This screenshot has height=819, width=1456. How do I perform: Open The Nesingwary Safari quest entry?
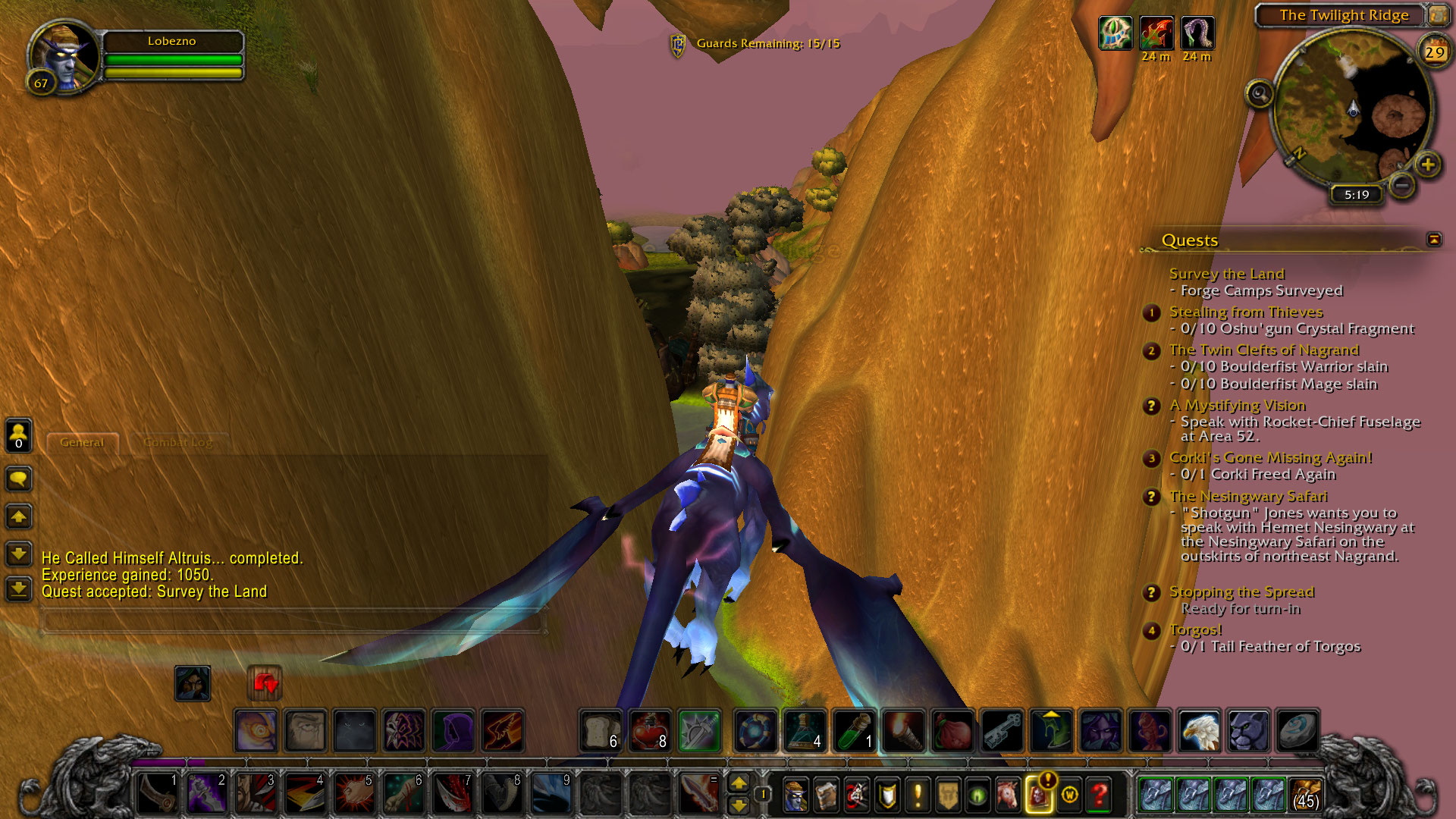click(x=1248, y=496)
